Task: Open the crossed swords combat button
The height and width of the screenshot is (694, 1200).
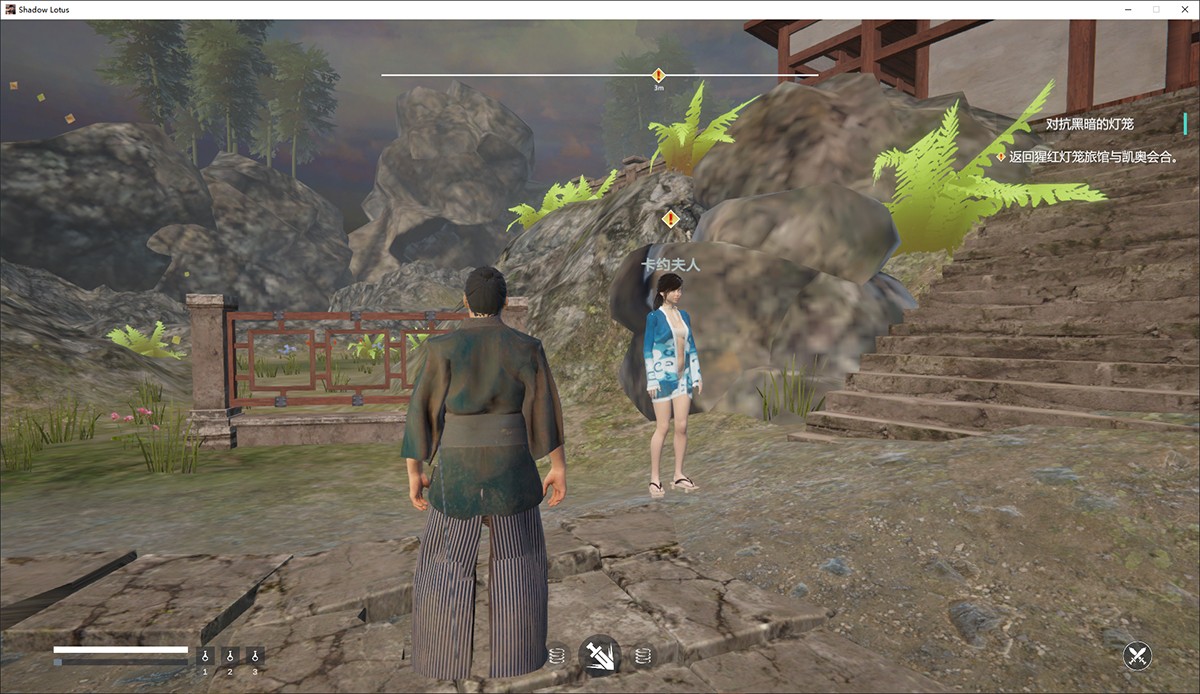Action: [x=1137, y=656]
